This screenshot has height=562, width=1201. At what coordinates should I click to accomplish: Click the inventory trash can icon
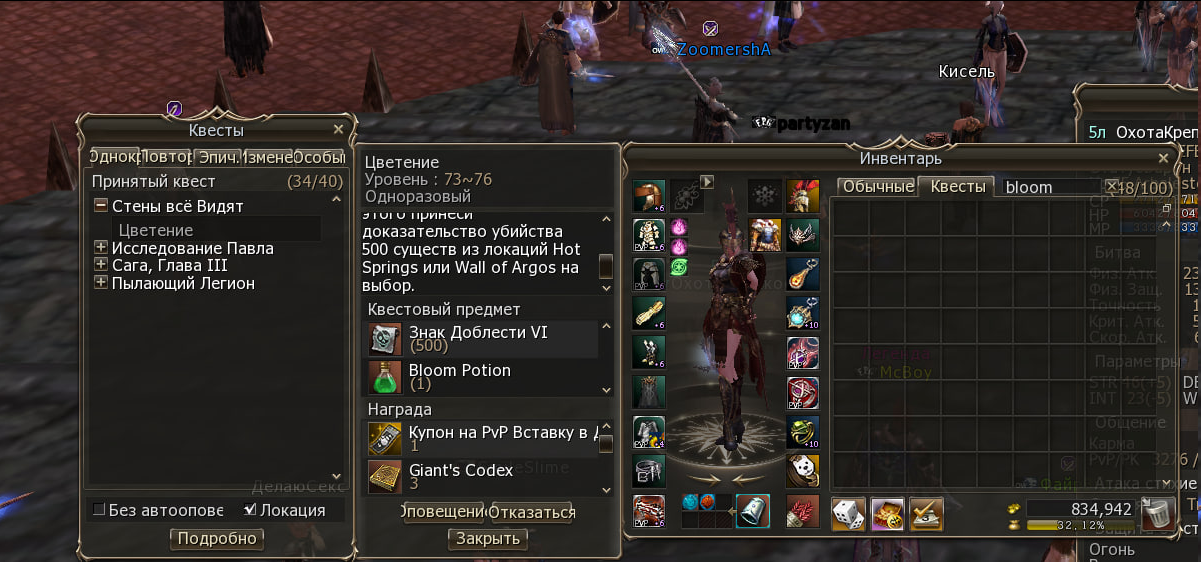pos(1156,514)
